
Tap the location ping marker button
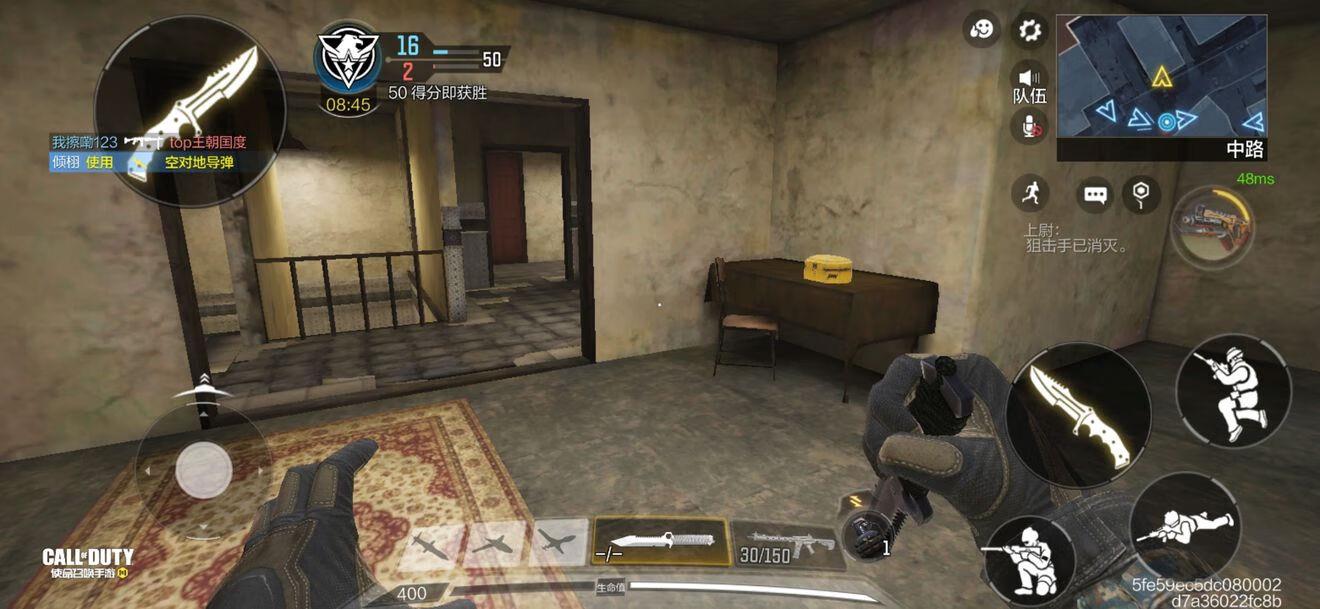click(x=1141, y=193)
